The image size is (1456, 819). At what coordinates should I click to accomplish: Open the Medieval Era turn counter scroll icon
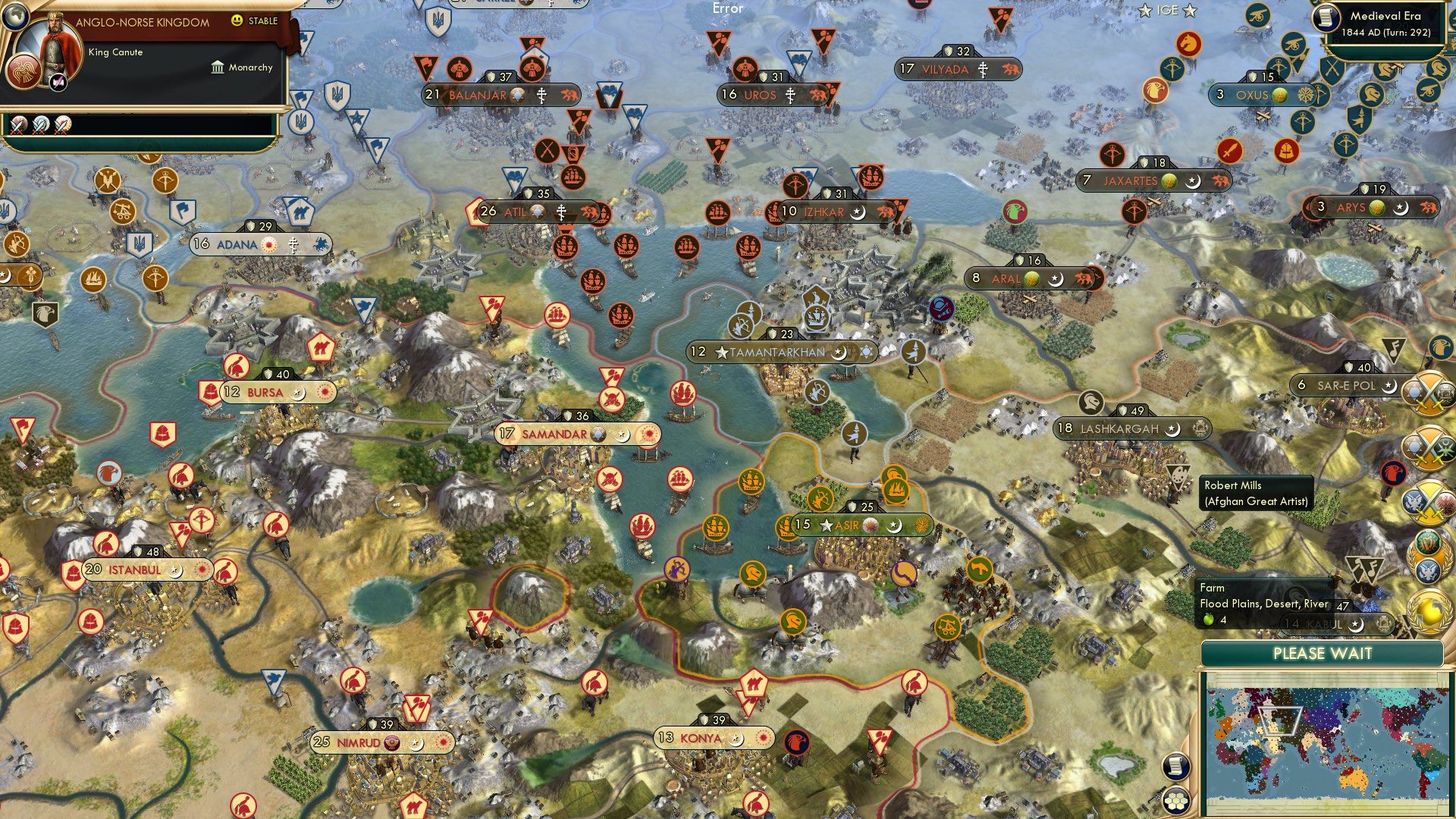pos(1326,19)
